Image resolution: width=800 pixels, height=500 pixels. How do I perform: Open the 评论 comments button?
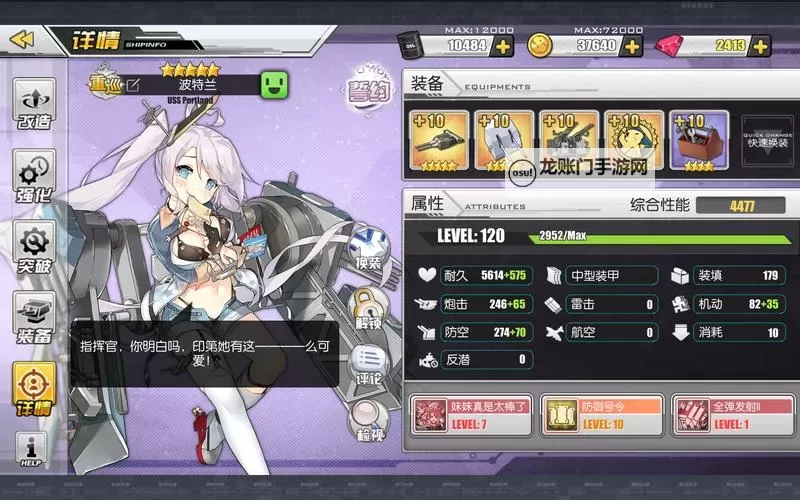pos(366,366)
